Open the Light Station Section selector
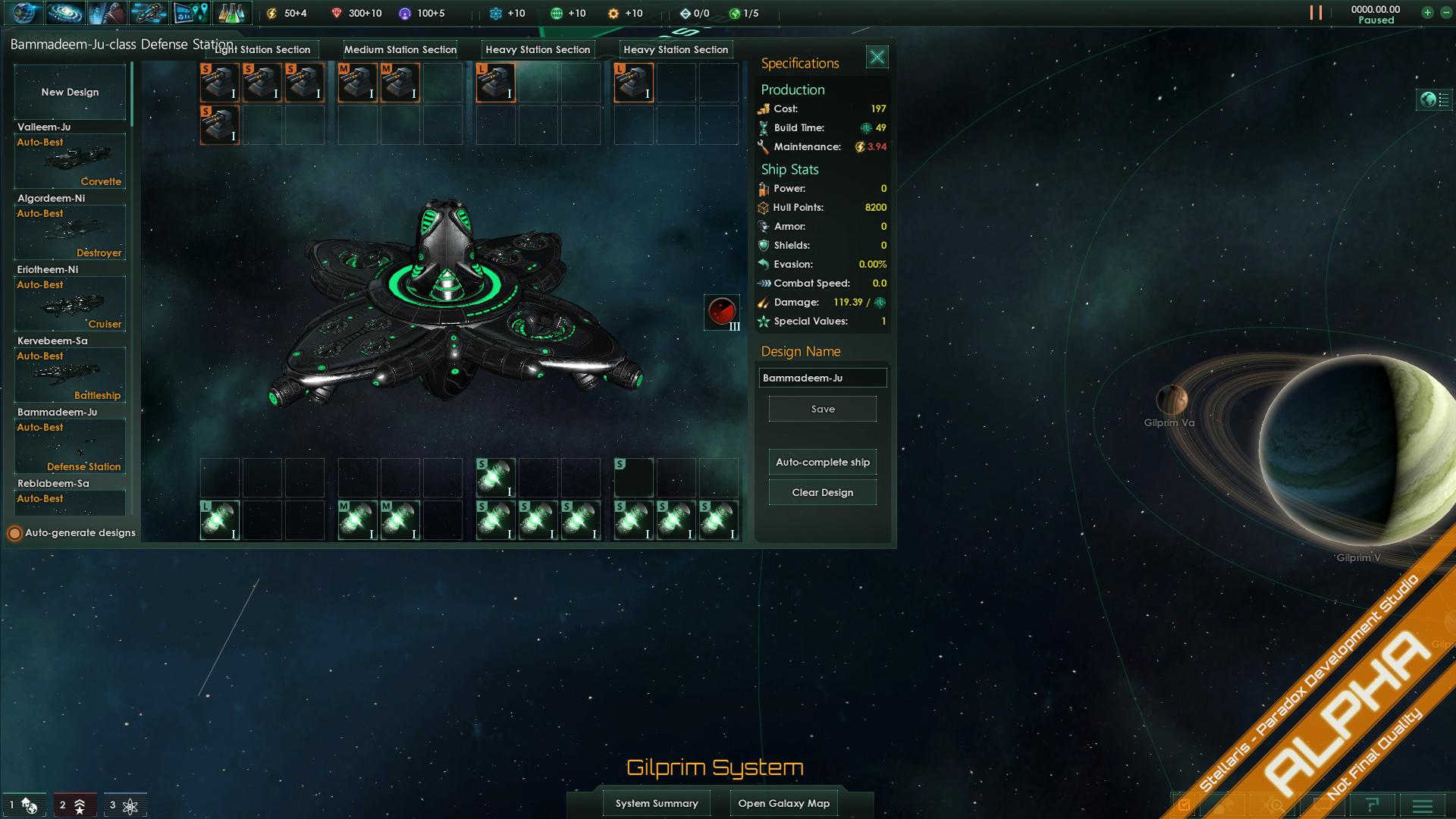This screenshot has width=1456, height=819. (x=262, y=50)
